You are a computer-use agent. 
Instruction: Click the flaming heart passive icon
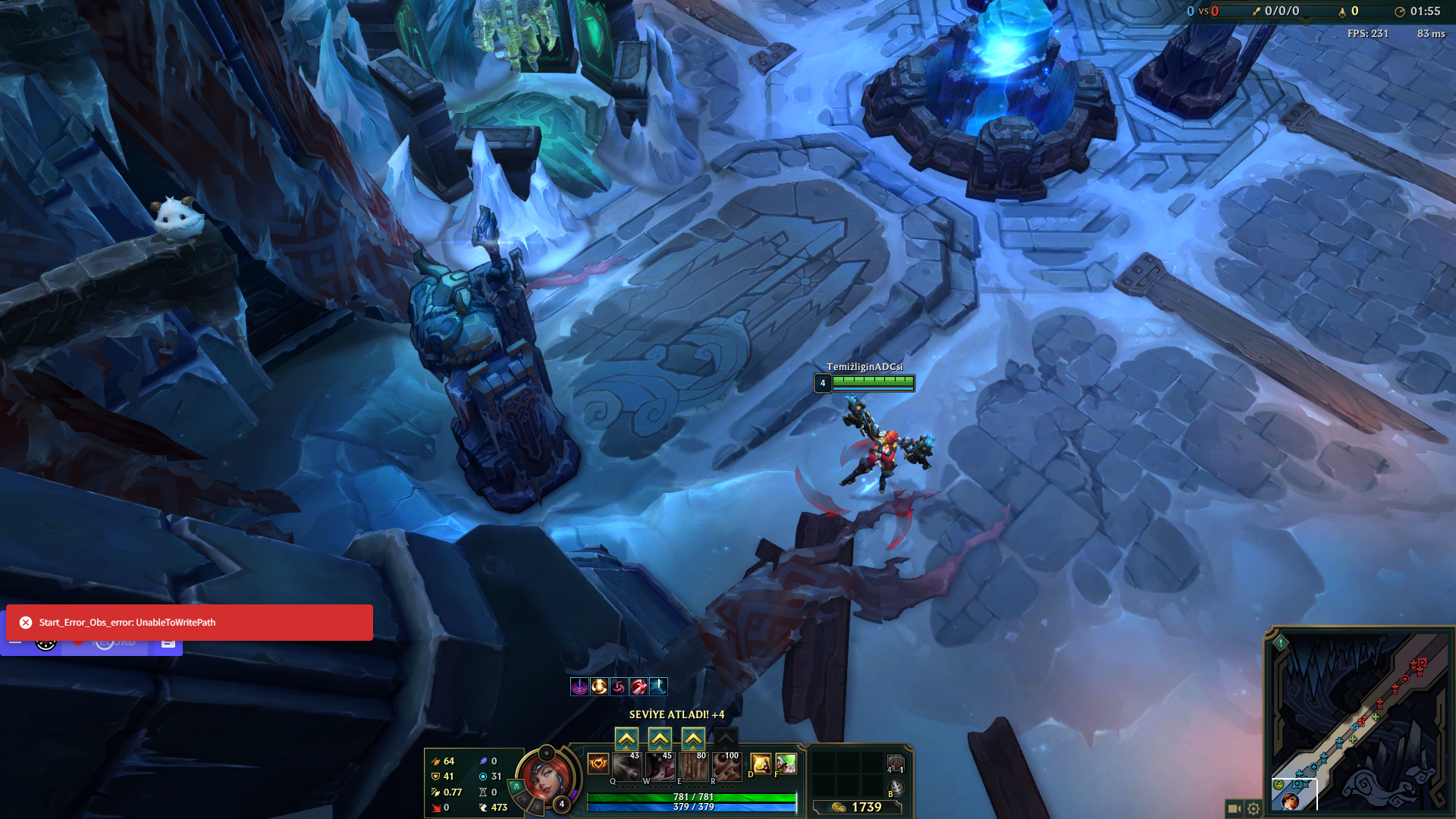[x=598, y=764]
